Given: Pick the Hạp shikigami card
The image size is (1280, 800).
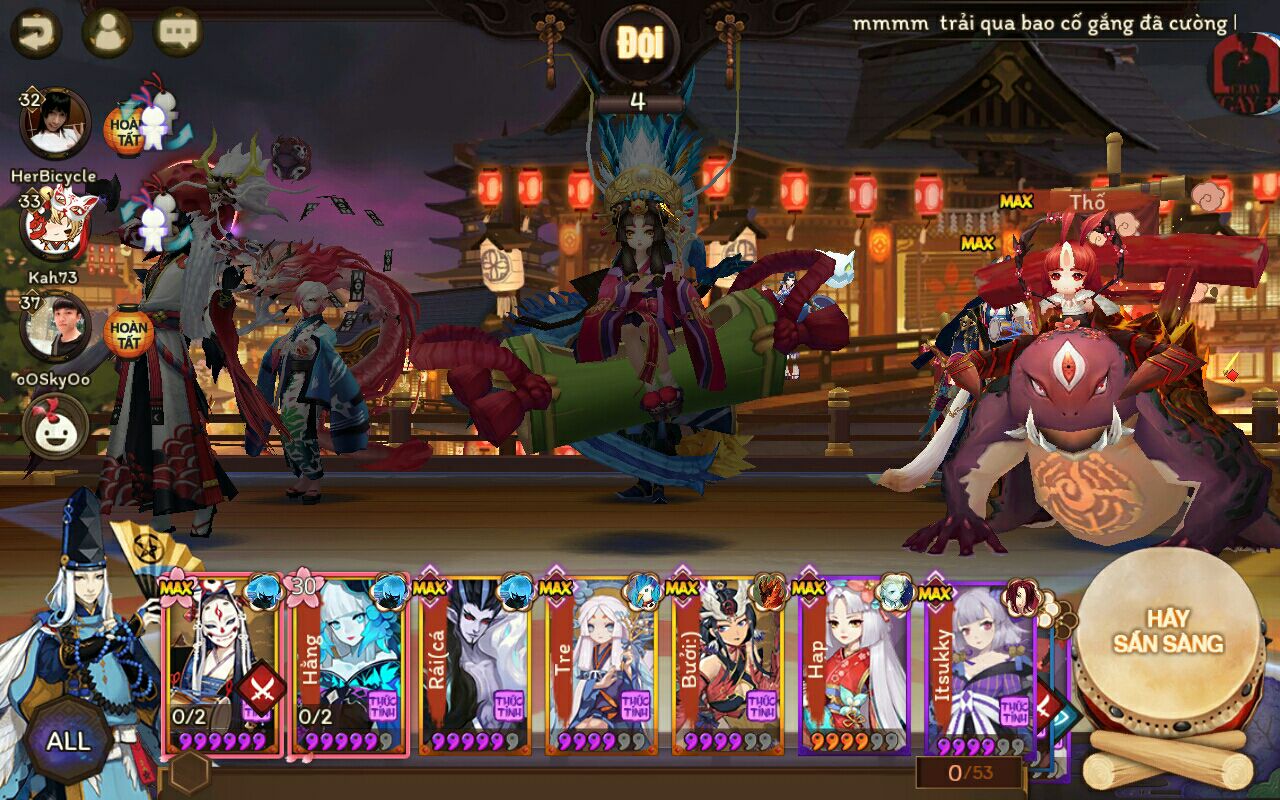Looking at the screenshot, I should coord(853,665).
